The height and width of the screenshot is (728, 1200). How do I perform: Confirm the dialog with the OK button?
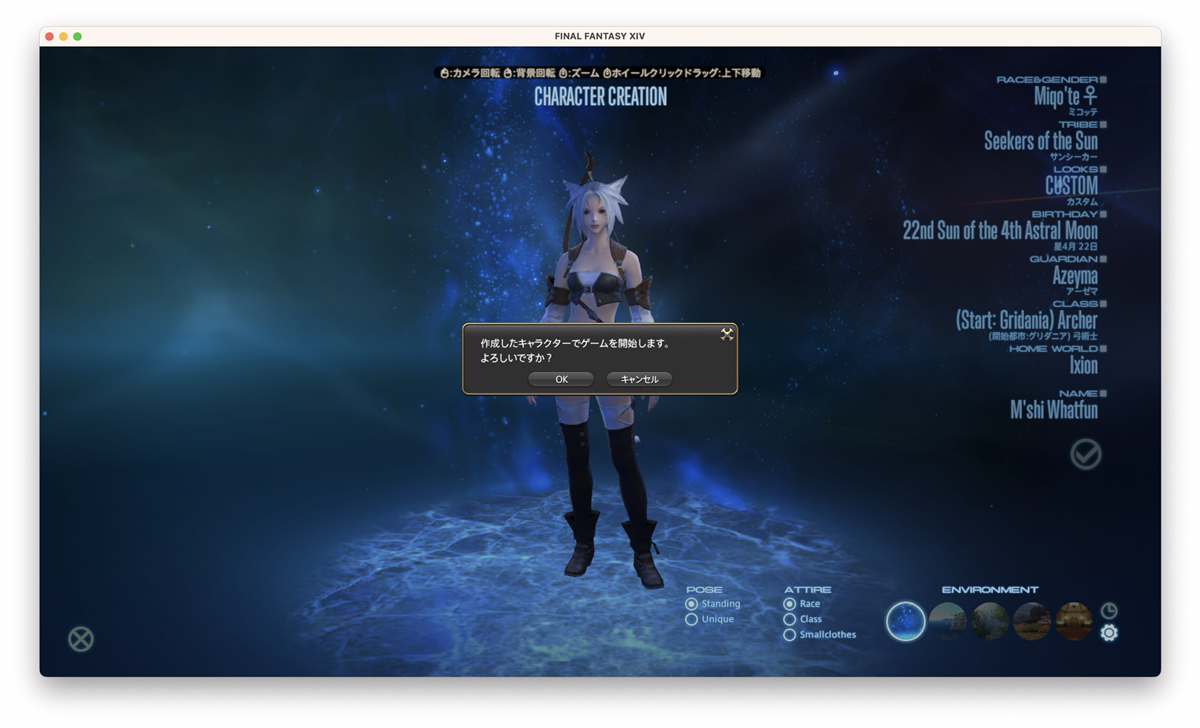pyautogui.click(x=561, y=379)
